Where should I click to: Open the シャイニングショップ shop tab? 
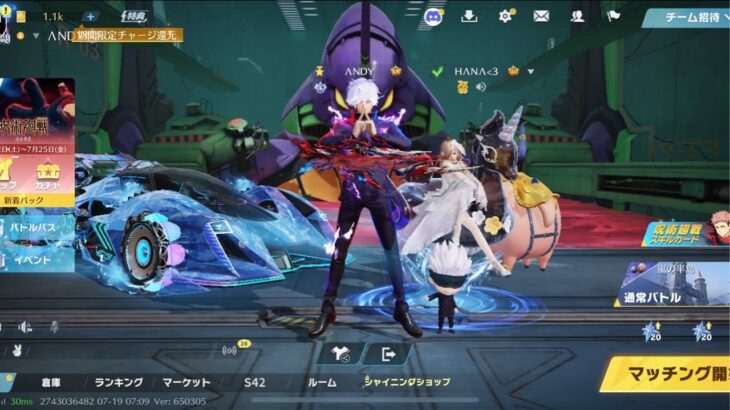[x=407, y=382]
